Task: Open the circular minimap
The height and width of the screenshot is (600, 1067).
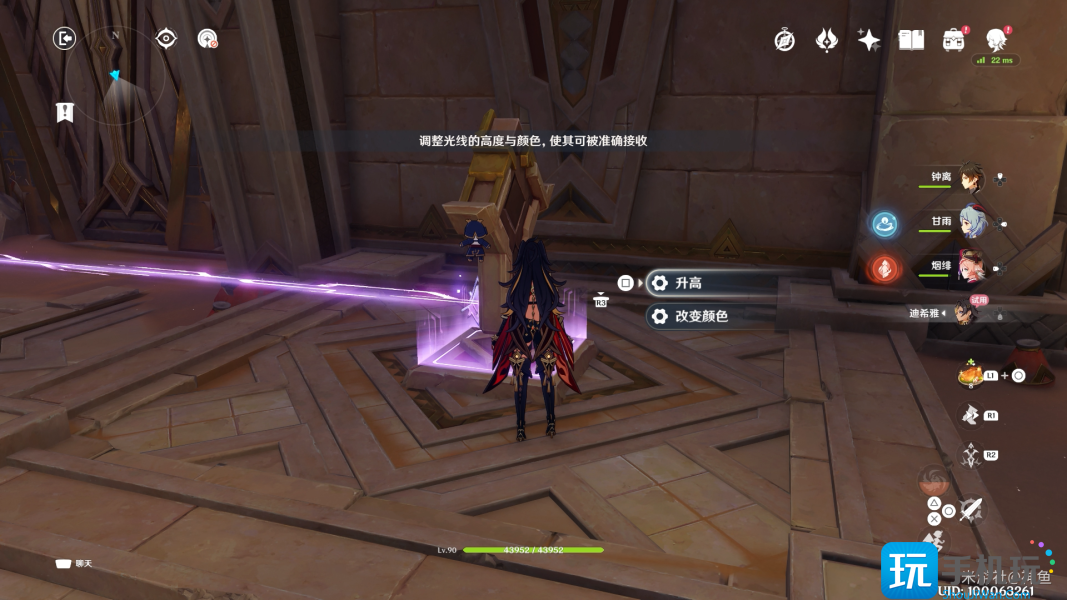Action: pos(122,76)
